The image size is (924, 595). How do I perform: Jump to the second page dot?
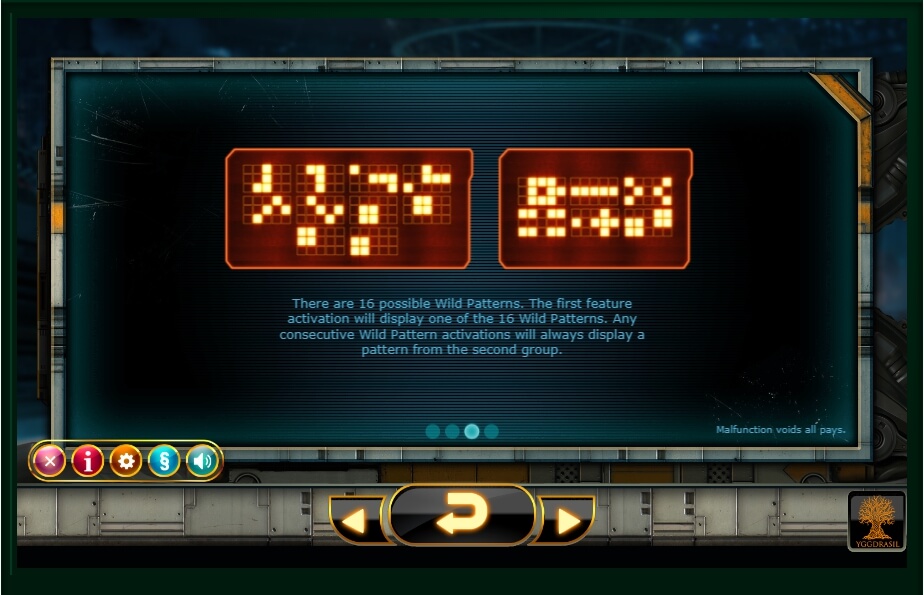tap(452, 431)
